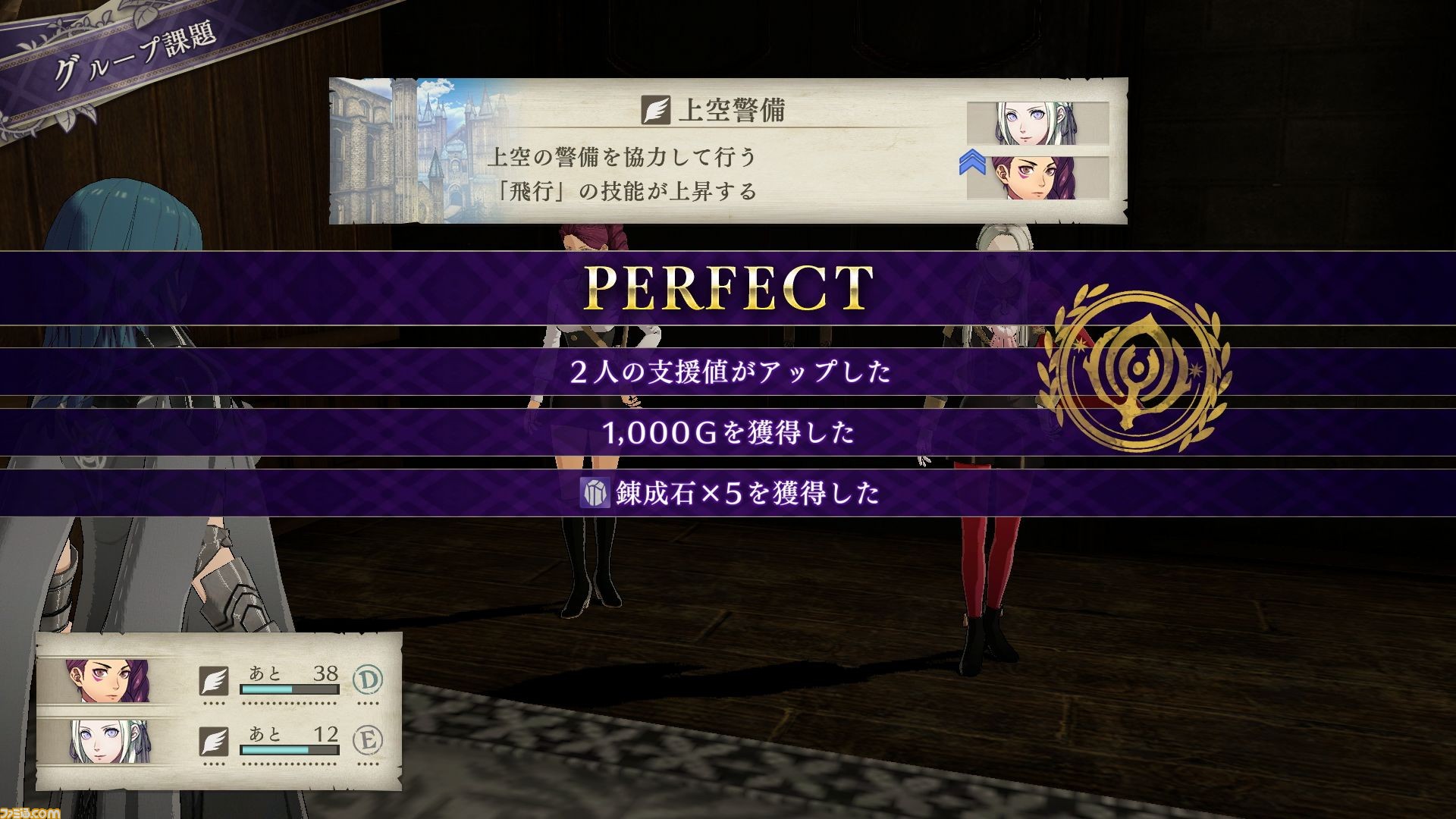Click the 錬成石 smithing stone item icon
1456x819 pixels.
pos(595,493)
